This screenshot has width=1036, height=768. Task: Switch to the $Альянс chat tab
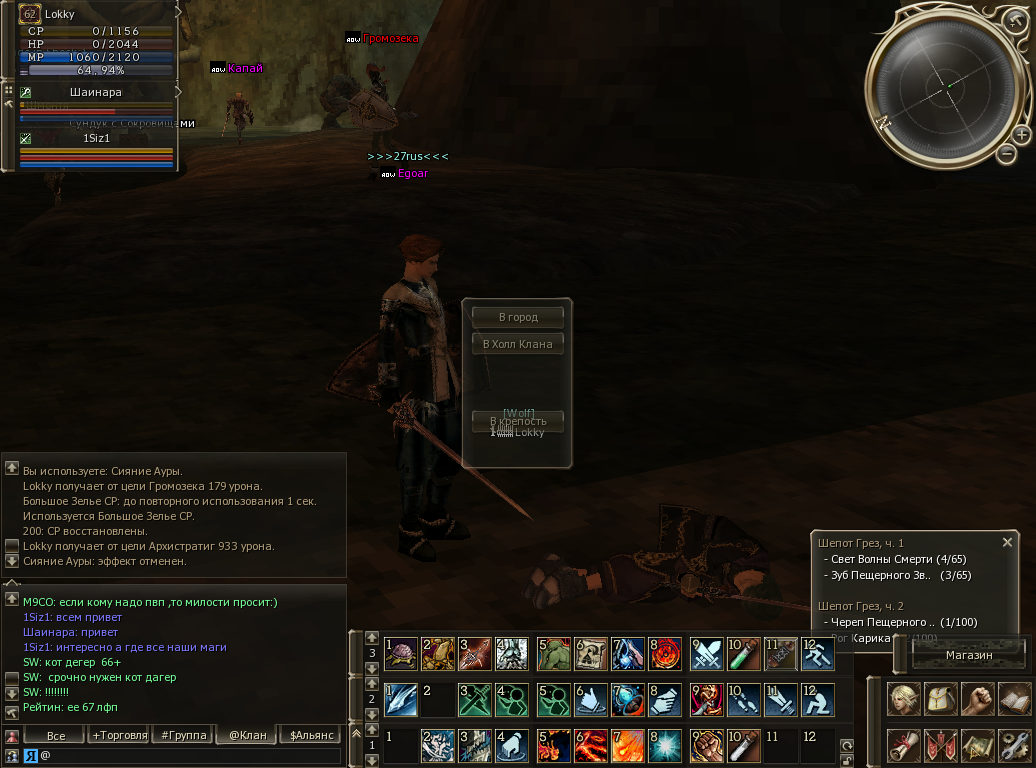pos(311,736)
